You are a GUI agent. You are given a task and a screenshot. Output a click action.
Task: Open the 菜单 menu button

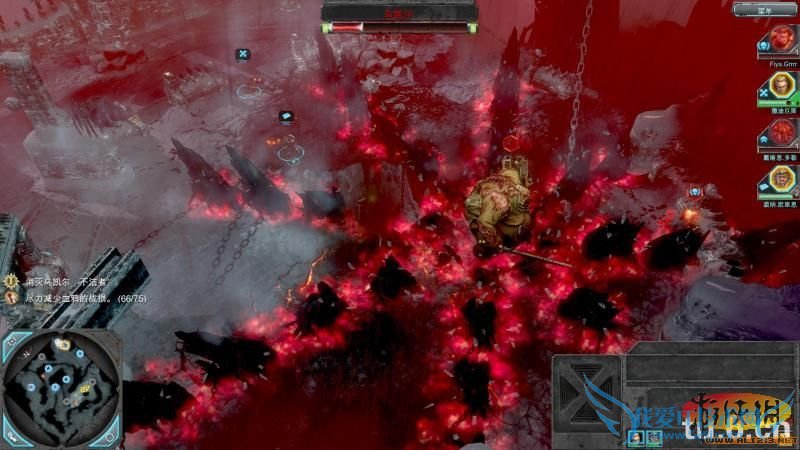pyautogui.click(x=765, y=10)
